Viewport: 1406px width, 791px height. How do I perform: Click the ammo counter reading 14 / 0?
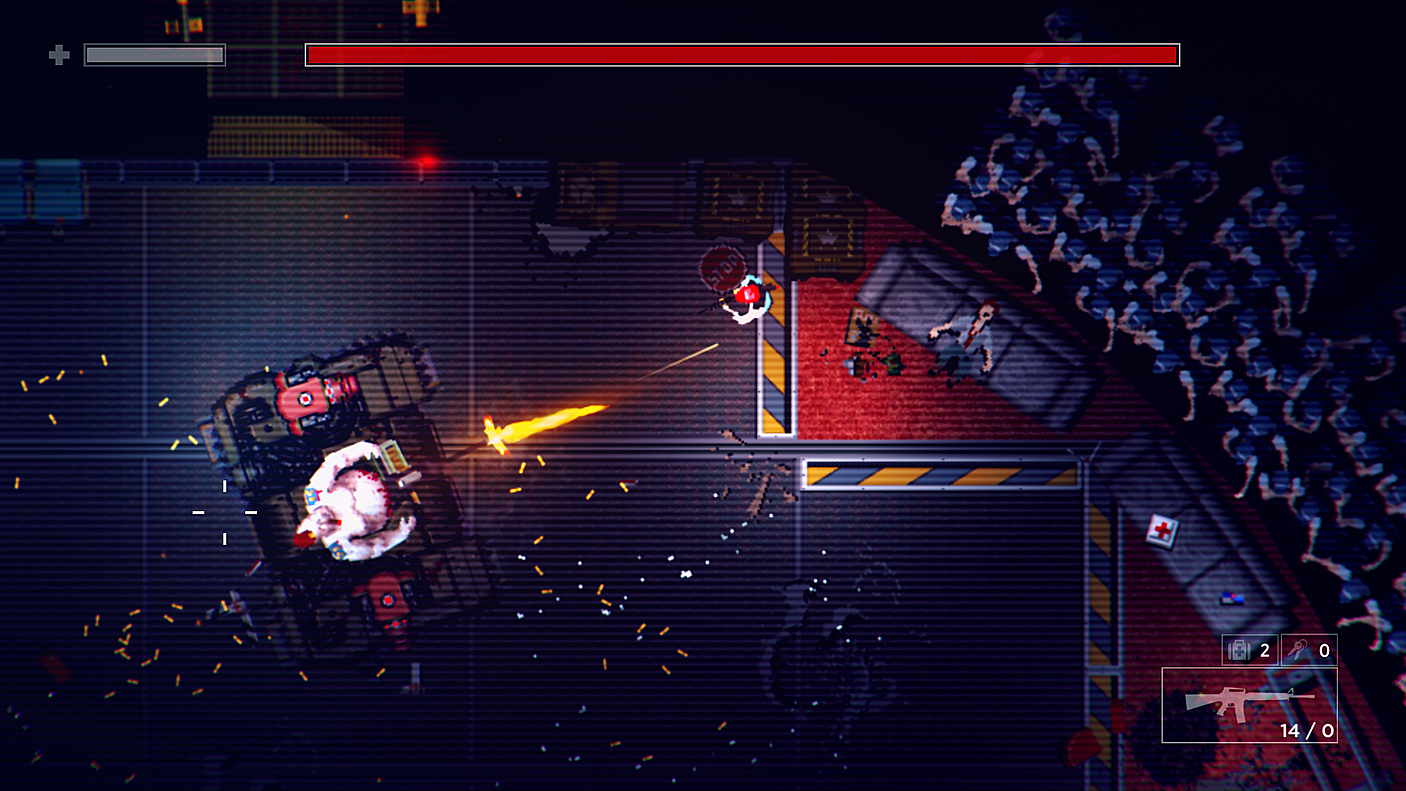(1307, 730)
